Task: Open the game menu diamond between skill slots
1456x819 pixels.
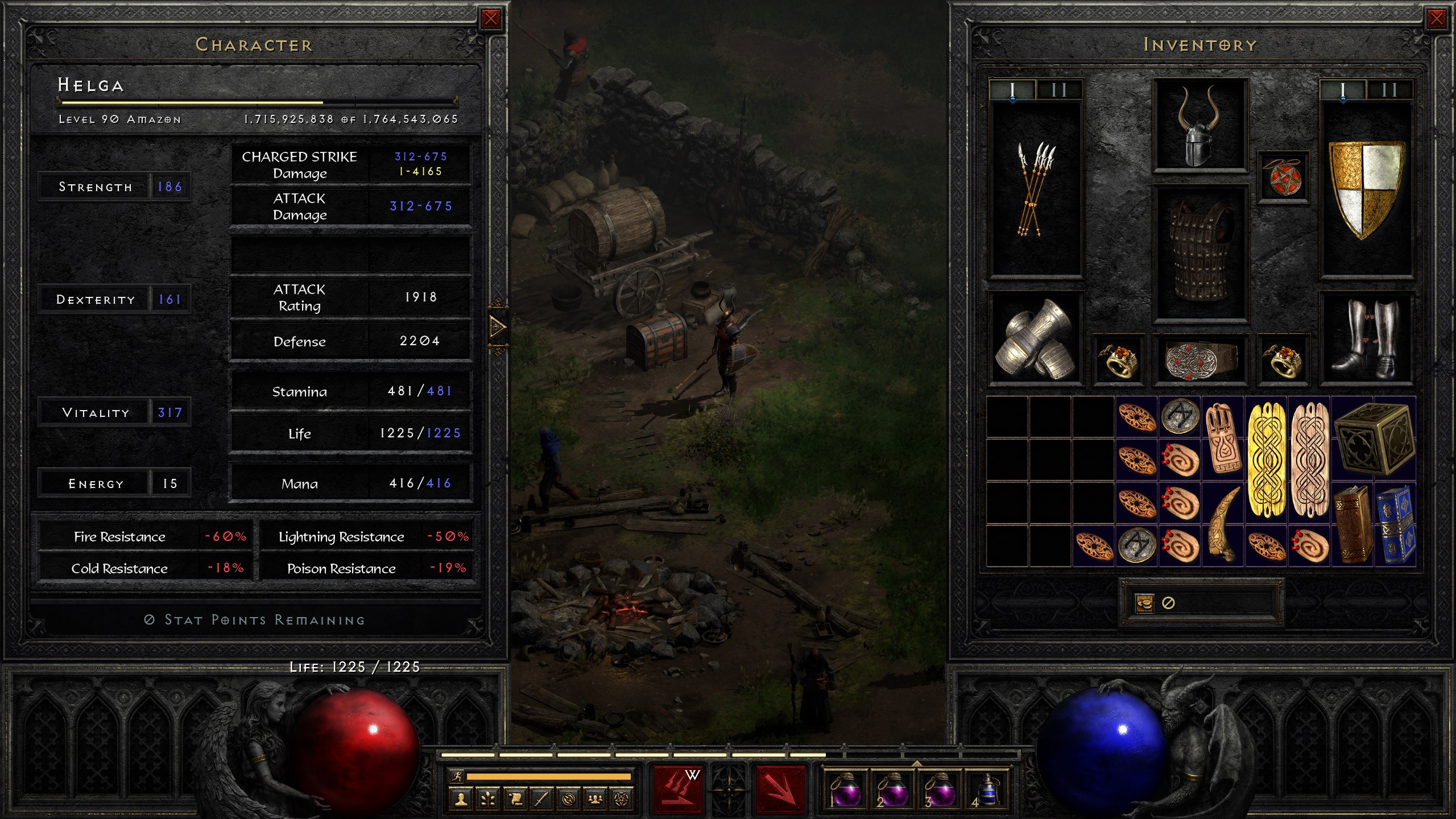Action: [x=729, y=790]
